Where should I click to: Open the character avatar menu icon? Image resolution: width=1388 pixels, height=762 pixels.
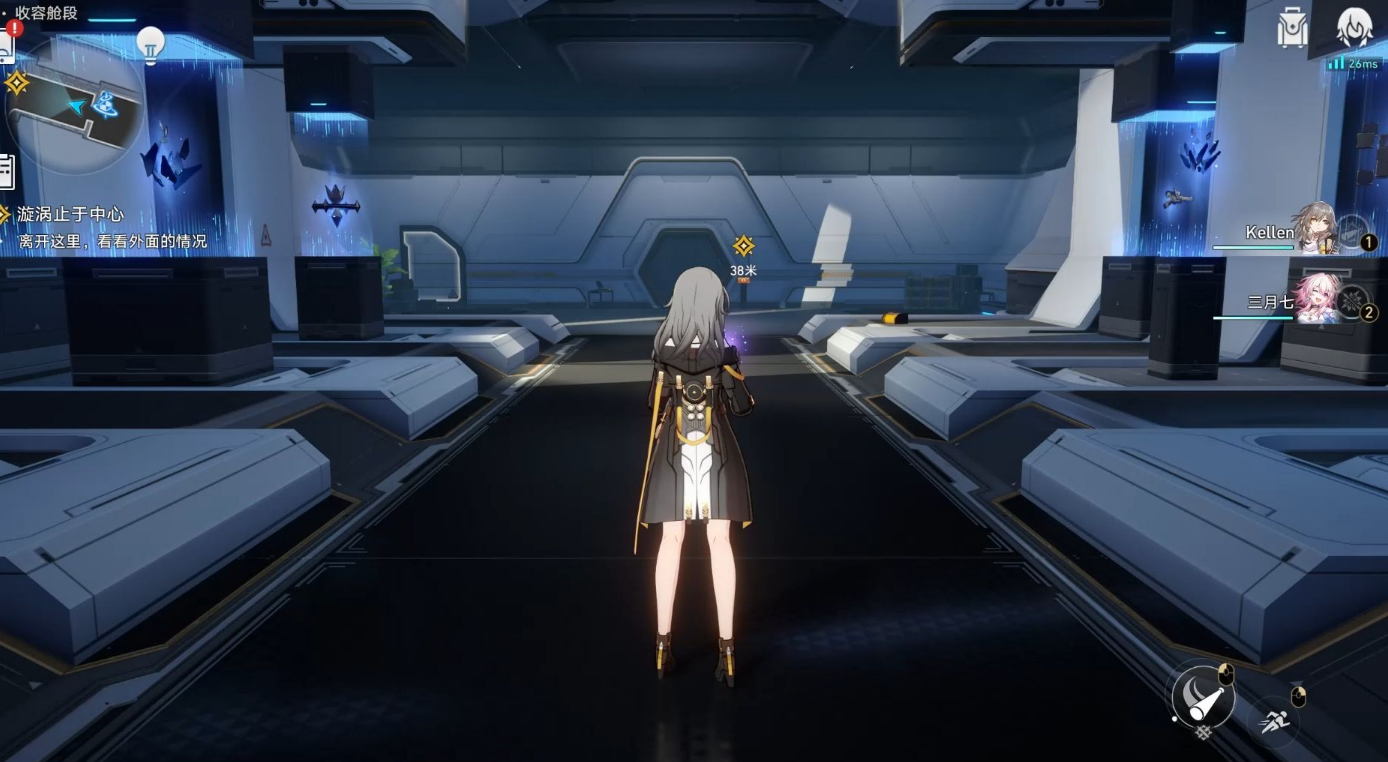(1355, 28)
